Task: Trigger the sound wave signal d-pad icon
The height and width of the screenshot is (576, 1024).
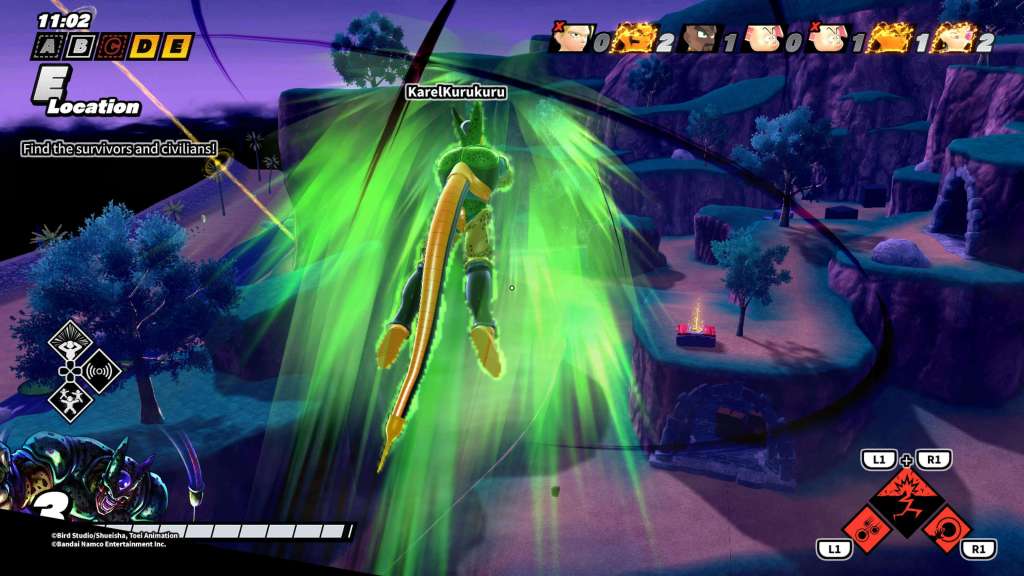Action: (x=99, y=371)
